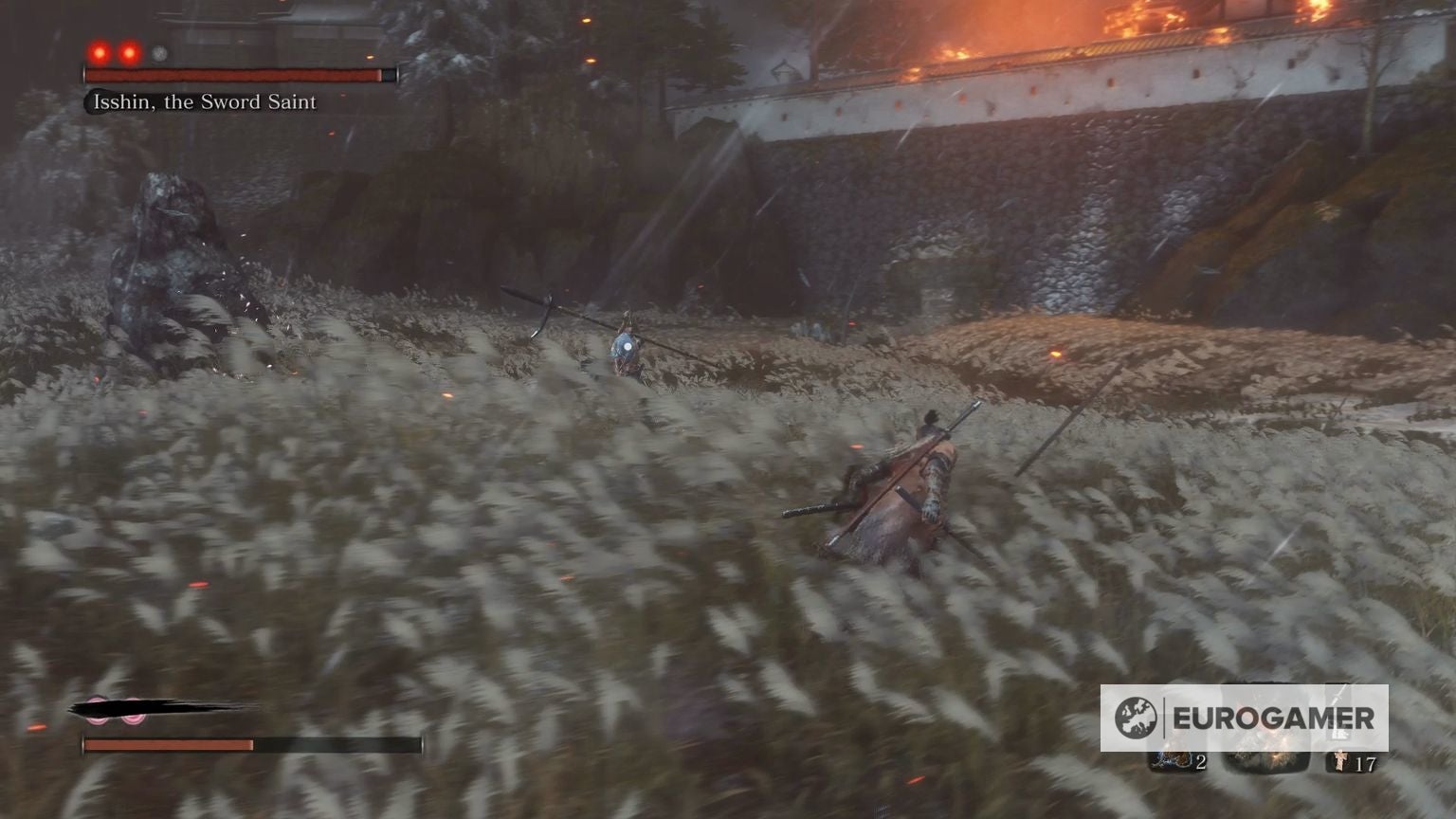Viewport: 1456px width, 819px height.
Task: Click the second red deathblow marker
Action: (x=129, y=53)
